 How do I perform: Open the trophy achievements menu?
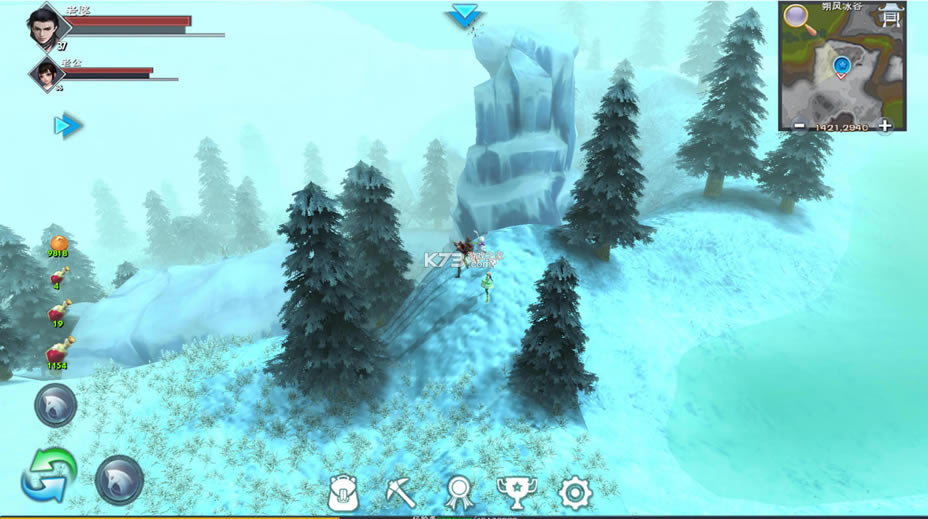click(514, 492)
